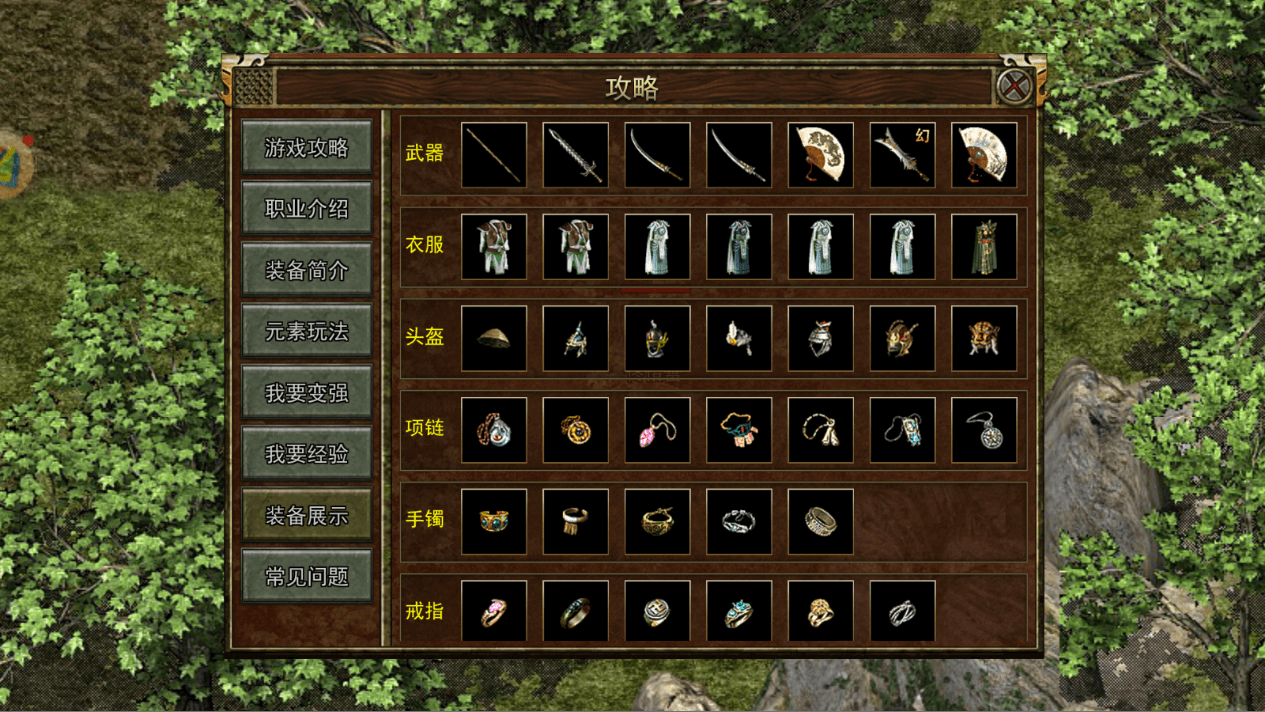Image resolution: width=1265 pixels, height=712 pixels.
Task: Open the 常见问题 FAQ entry
Action: coord(307,577)
